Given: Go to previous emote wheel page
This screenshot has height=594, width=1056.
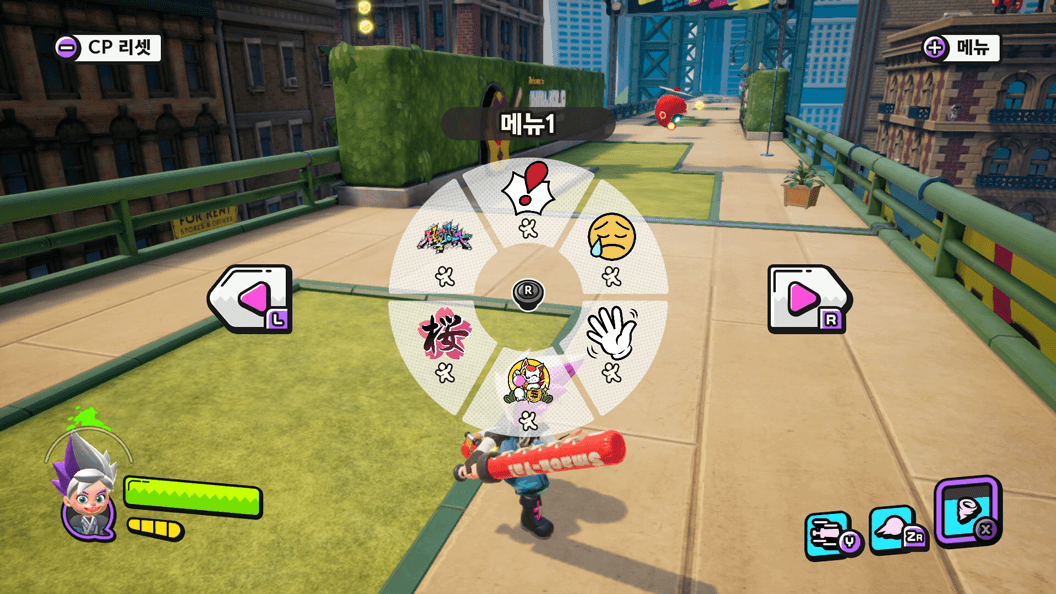Looking at the screenshot, I should tap(251, 298).
